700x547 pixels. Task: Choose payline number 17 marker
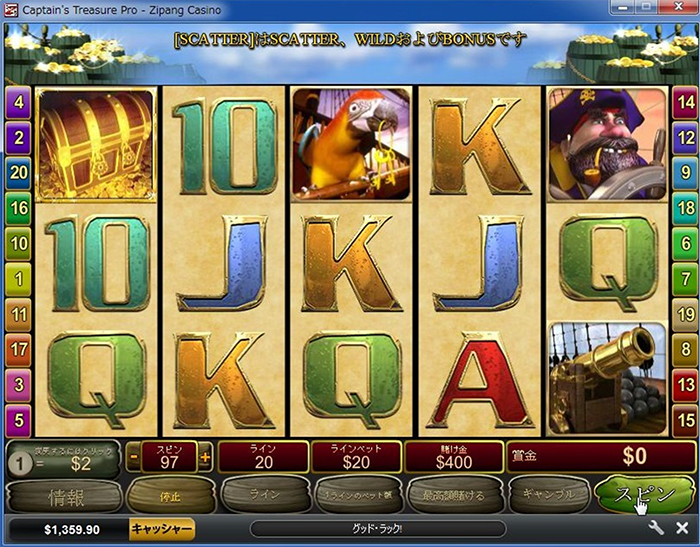coord(19,350)
